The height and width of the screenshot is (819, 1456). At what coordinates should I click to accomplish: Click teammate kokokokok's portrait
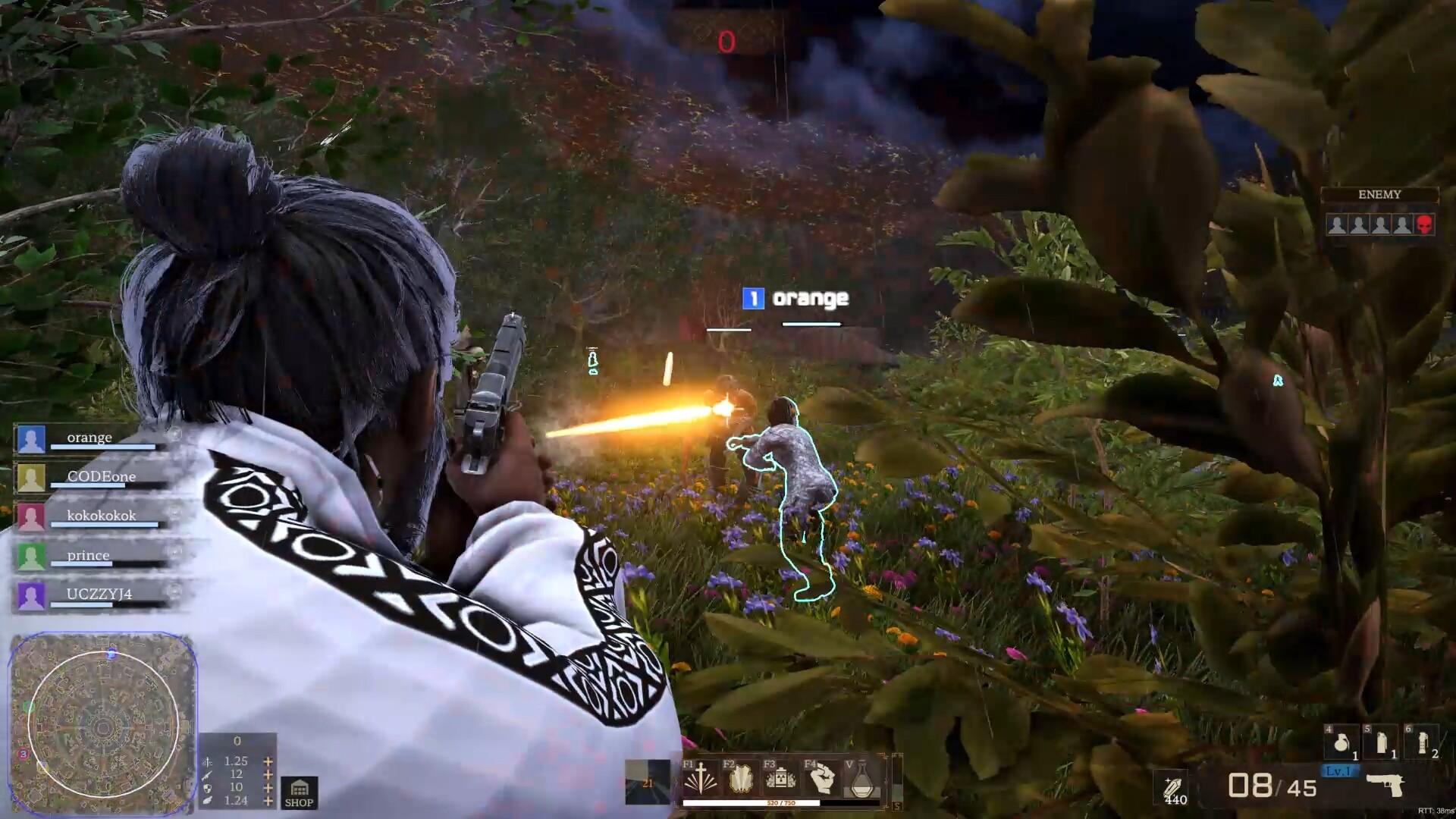click(x=30, y=515)
